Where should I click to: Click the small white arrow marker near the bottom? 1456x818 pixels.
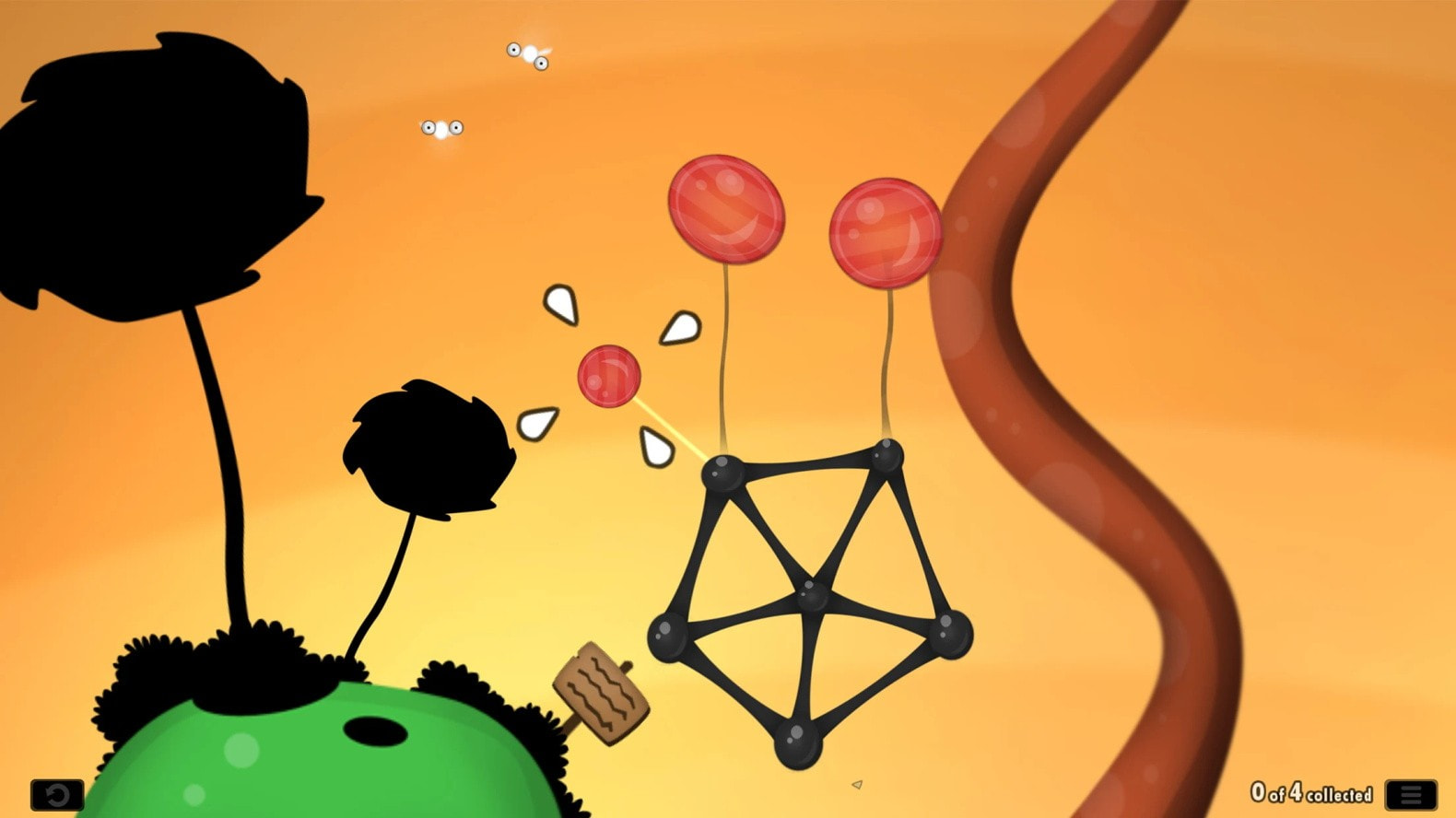pyautogui.click(x=855, y=782)
